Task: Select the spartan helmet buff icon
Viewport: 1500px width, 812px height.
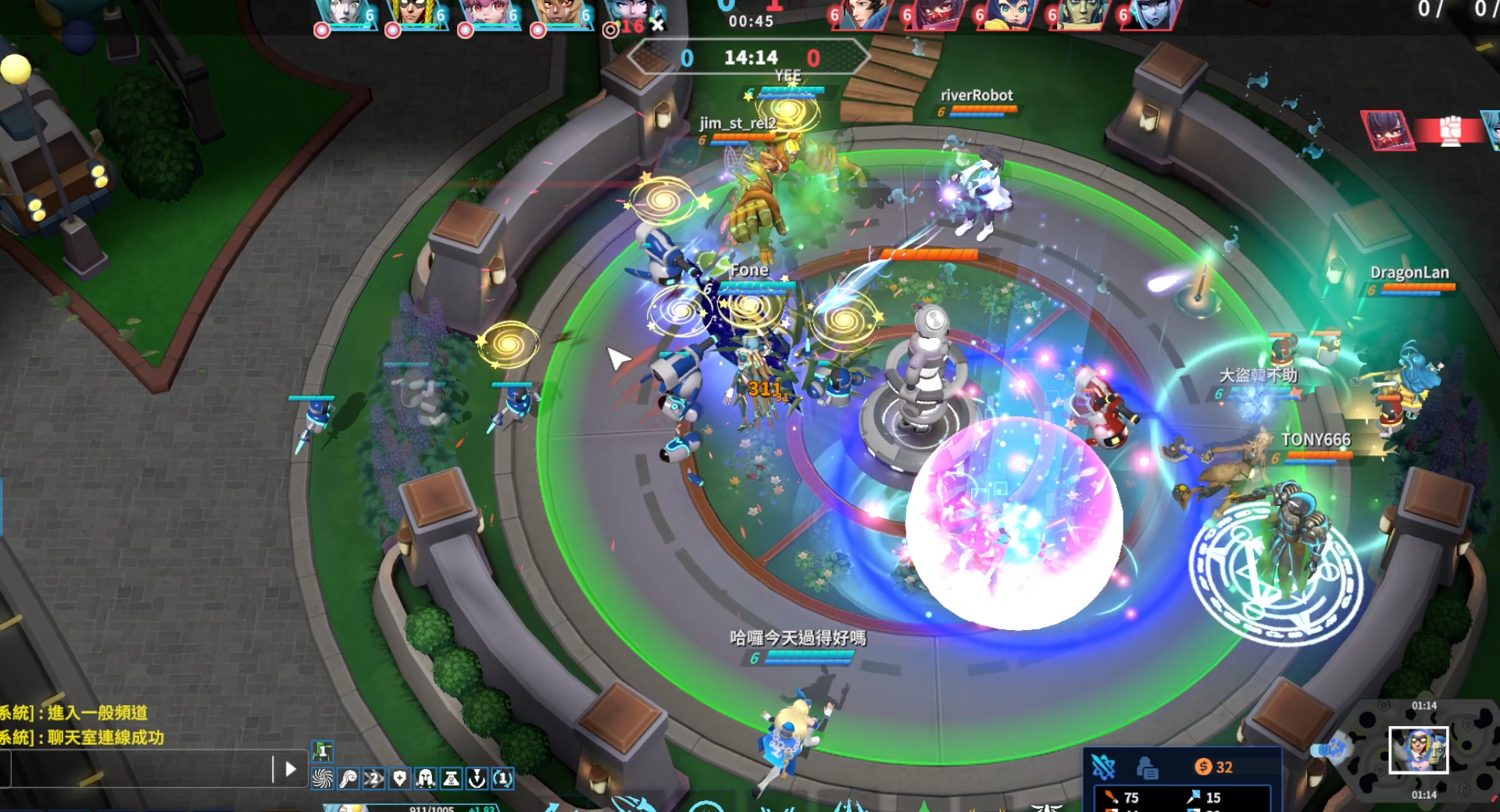Action: (x=425, y=778)
